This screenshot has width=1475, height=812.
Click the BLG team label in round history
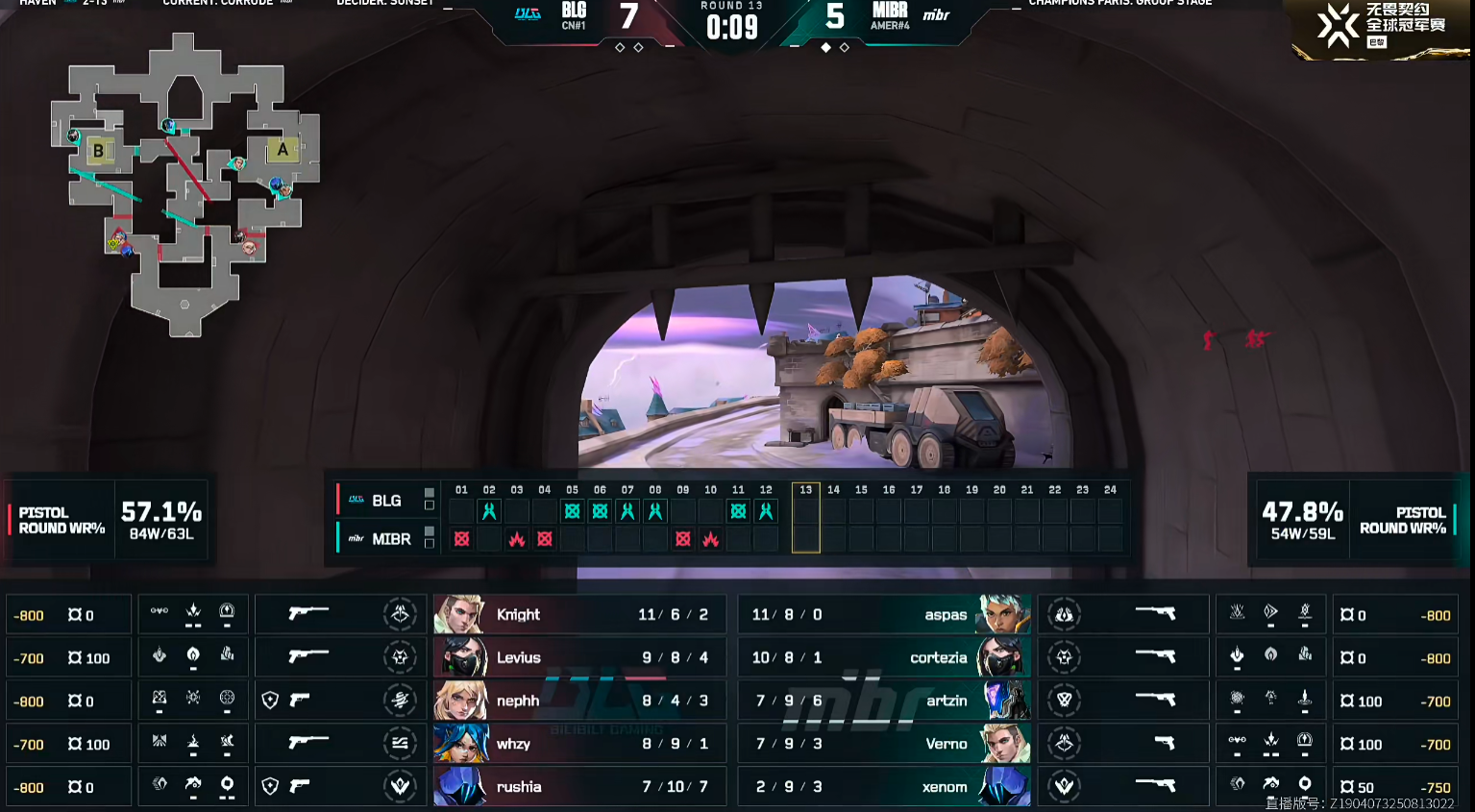[x=386, y=501]
